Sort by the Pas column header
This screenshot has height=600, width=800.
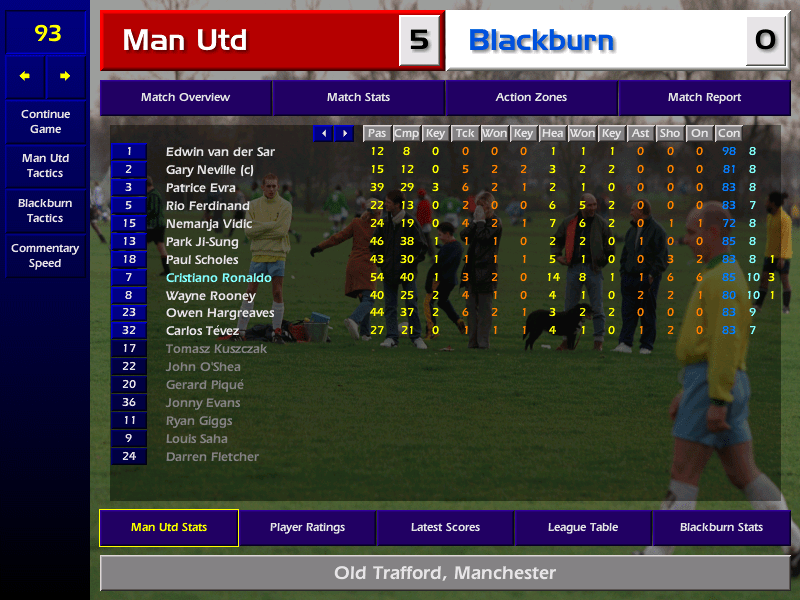pos(376,133)
